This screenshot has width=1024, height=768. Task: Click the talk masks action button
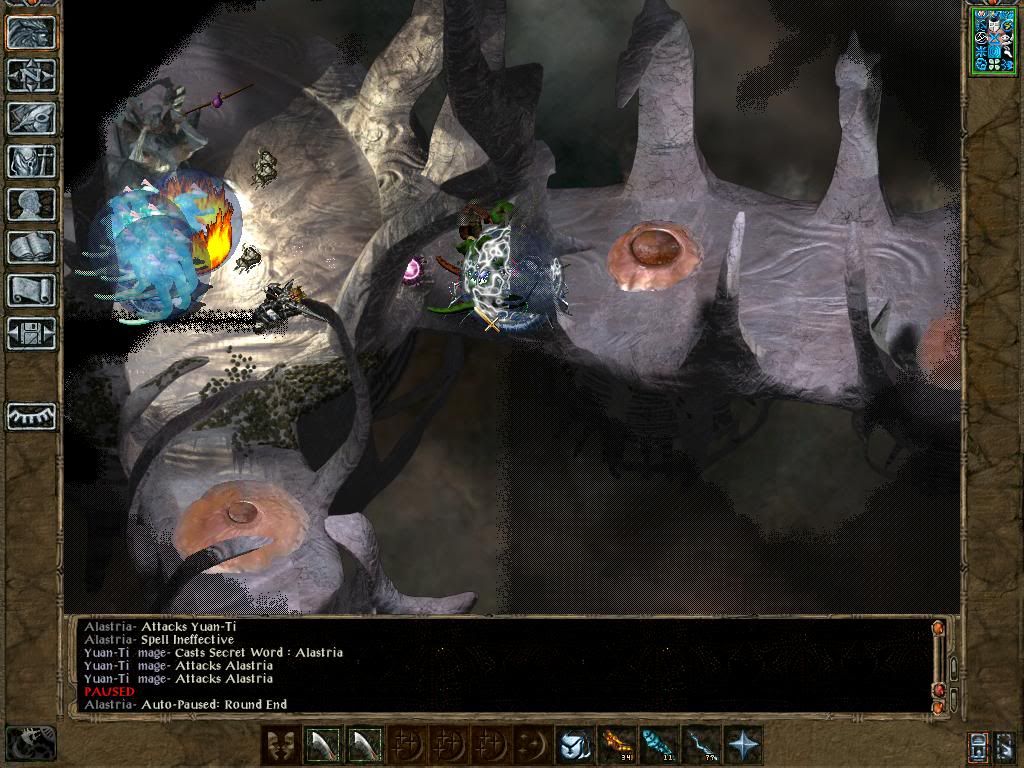[x=280, y=745]
